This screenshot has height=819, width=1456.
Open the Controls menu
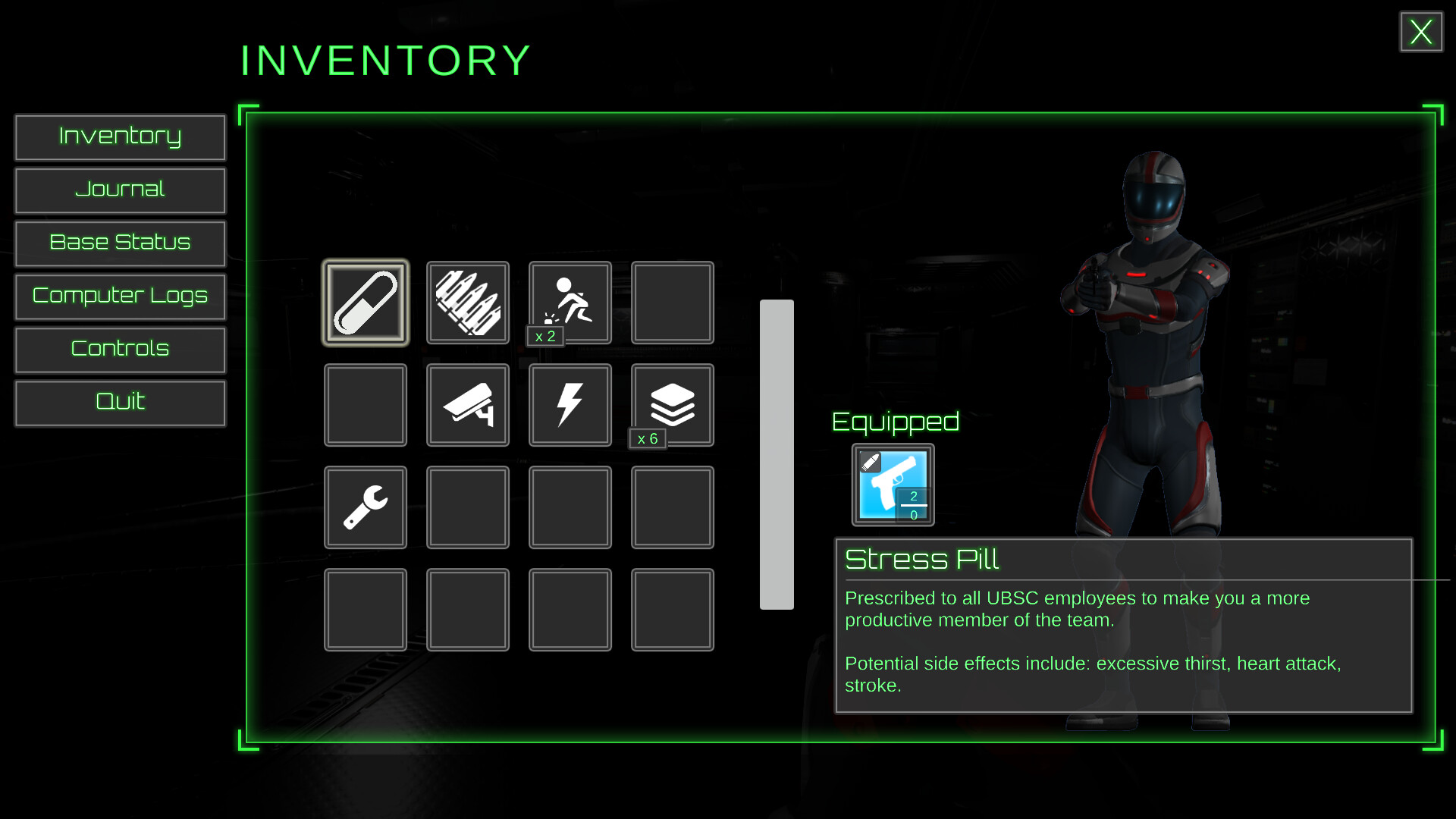[120, 350]
